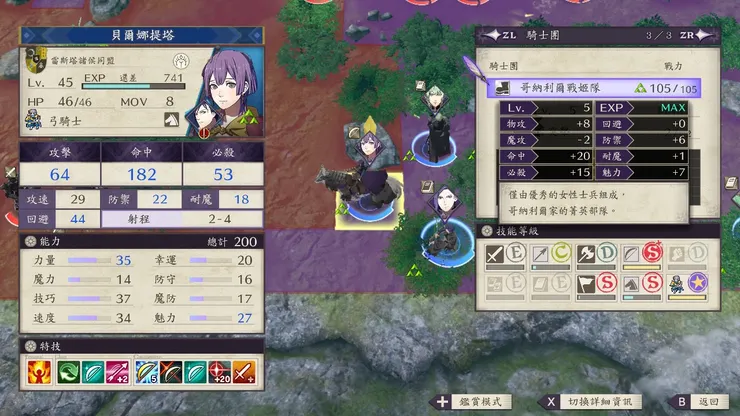The height and width of the screenshot is (416, 740).
Task: Inspect the crossed-out bow skill icon
Action: point(170,373)
